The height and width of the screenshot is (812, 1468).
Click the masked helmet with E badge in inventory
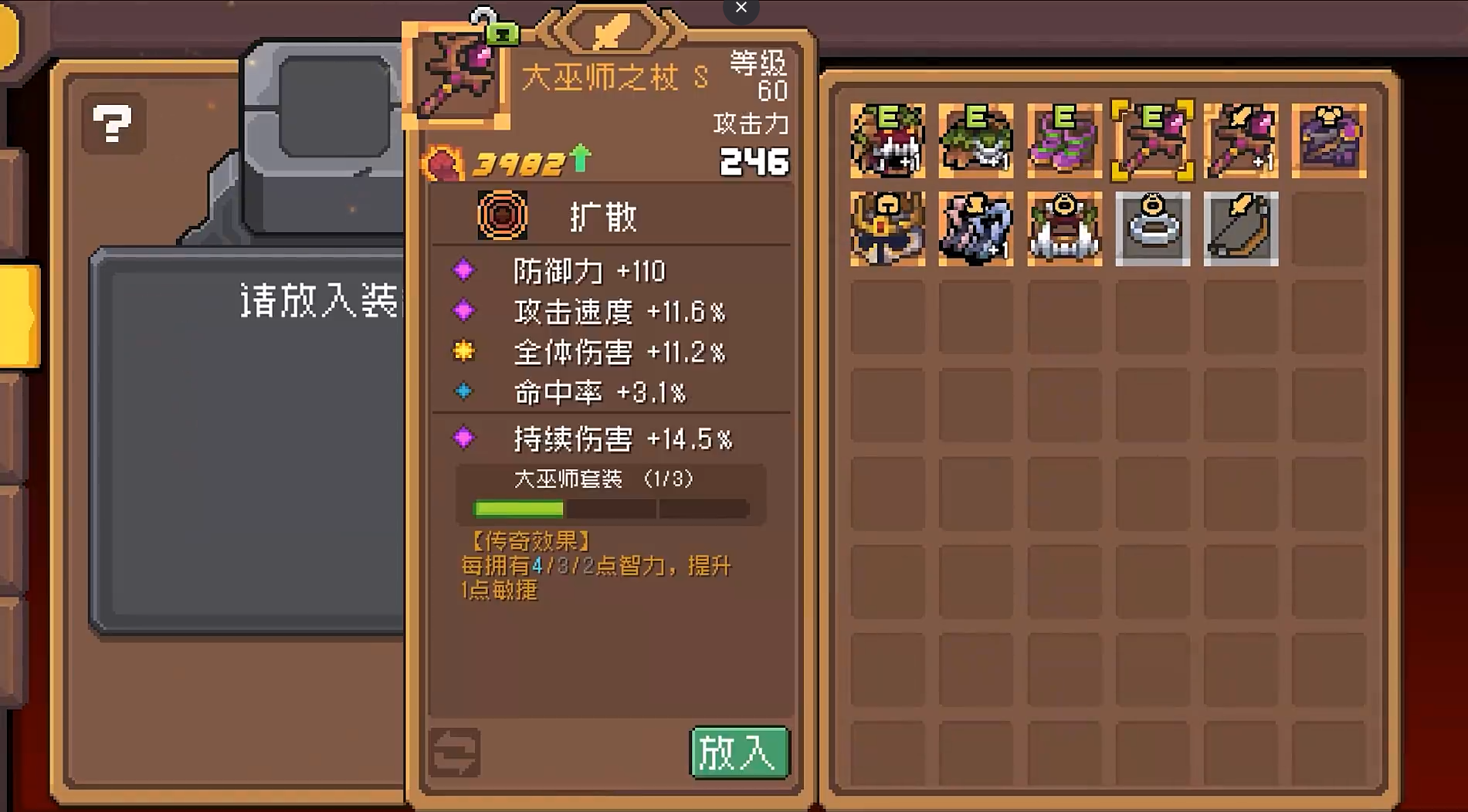point(887,142)
